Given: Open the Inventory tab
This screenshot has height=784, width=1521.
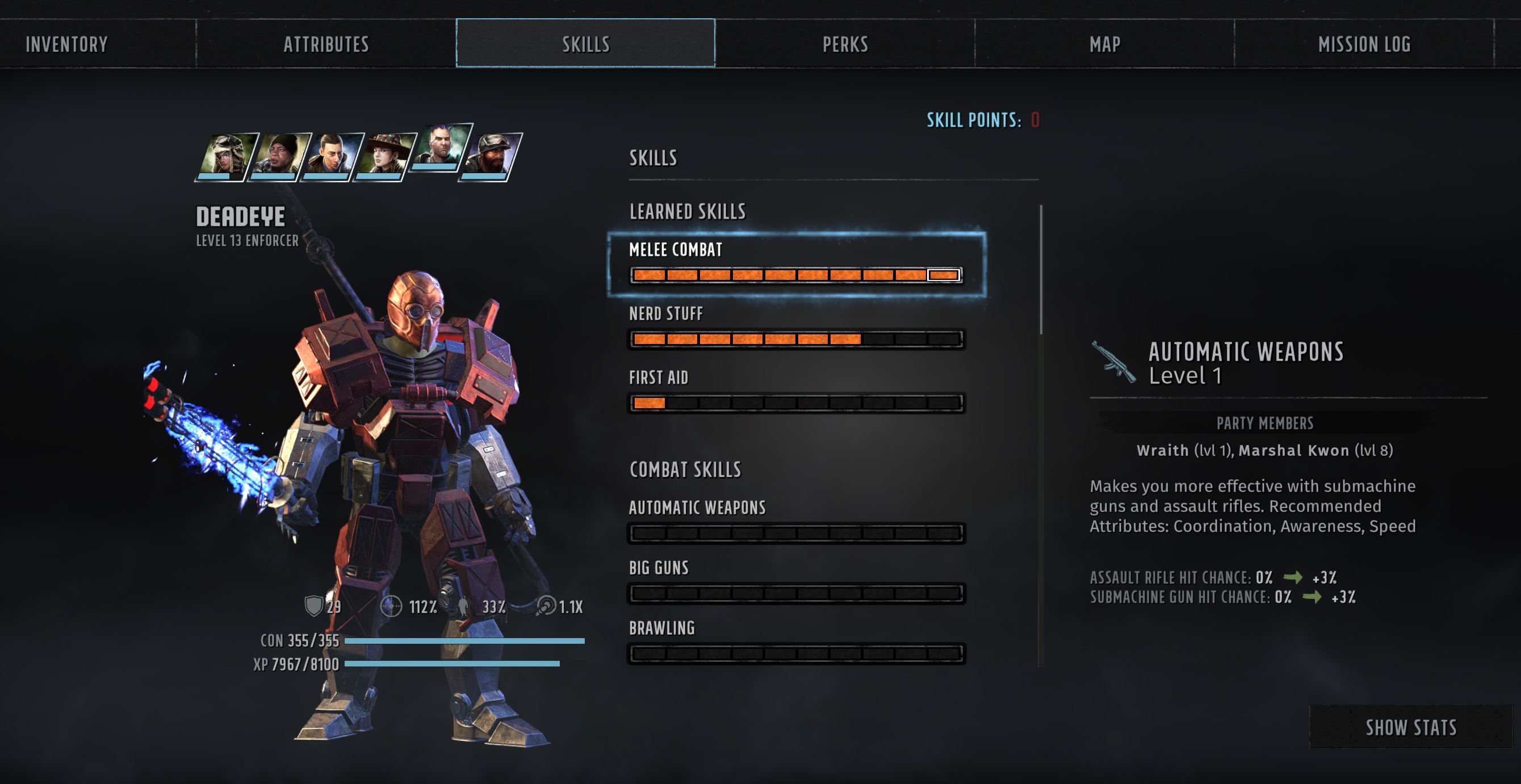Looking at the screenshot, I should click(67, 44).
